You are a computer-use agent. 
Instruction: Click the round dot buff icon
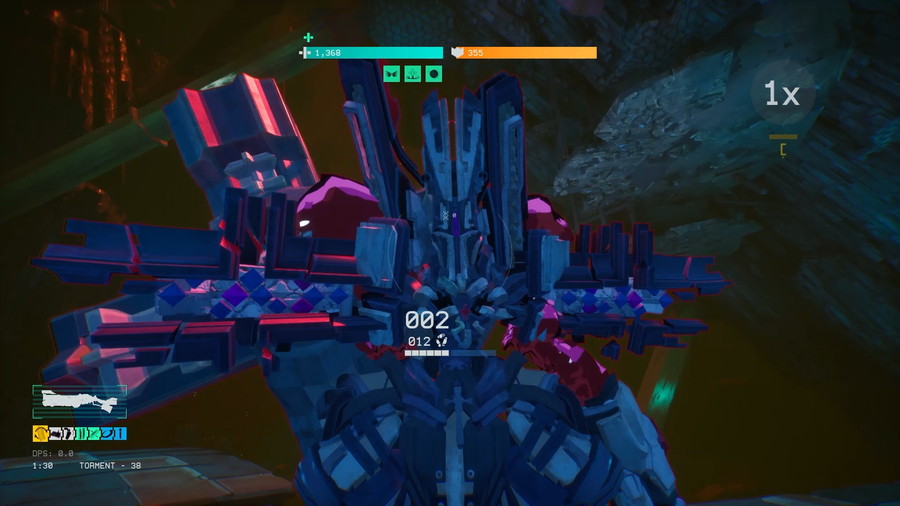coord(434,73)
